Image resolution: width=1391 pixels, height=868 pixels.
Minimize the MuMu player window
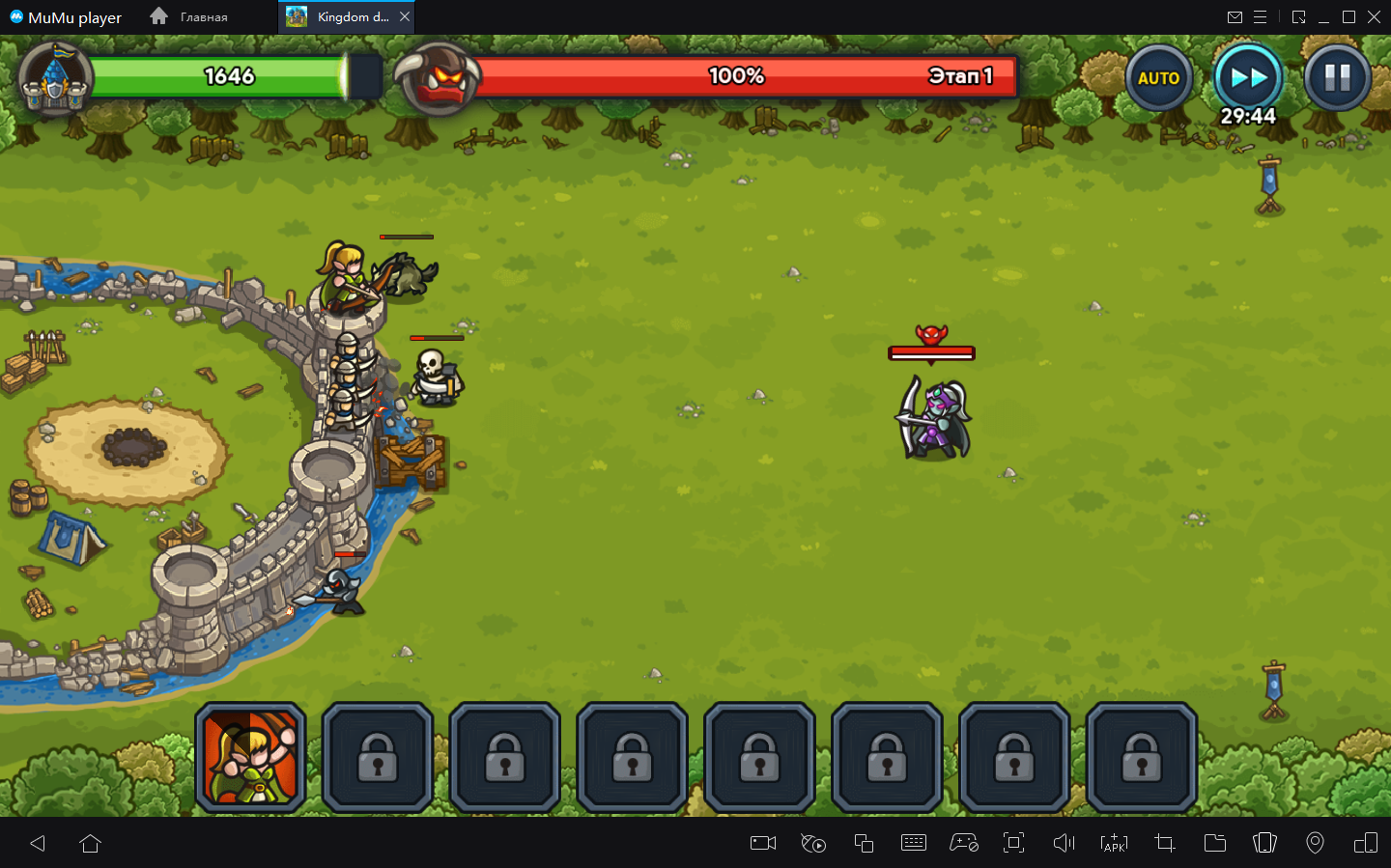point(1323,17)
